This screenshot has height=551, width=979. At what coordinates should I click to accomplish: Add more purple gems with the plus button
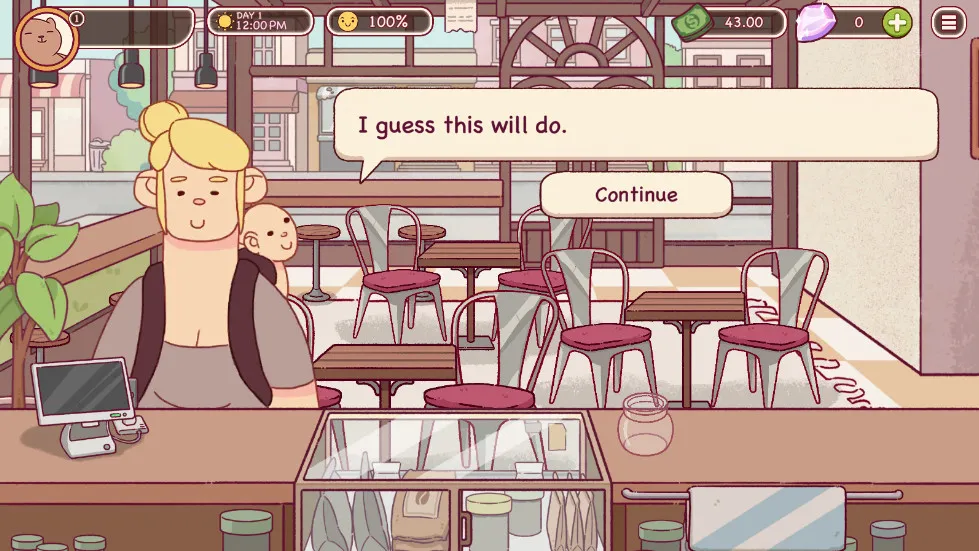click(897, 22)
